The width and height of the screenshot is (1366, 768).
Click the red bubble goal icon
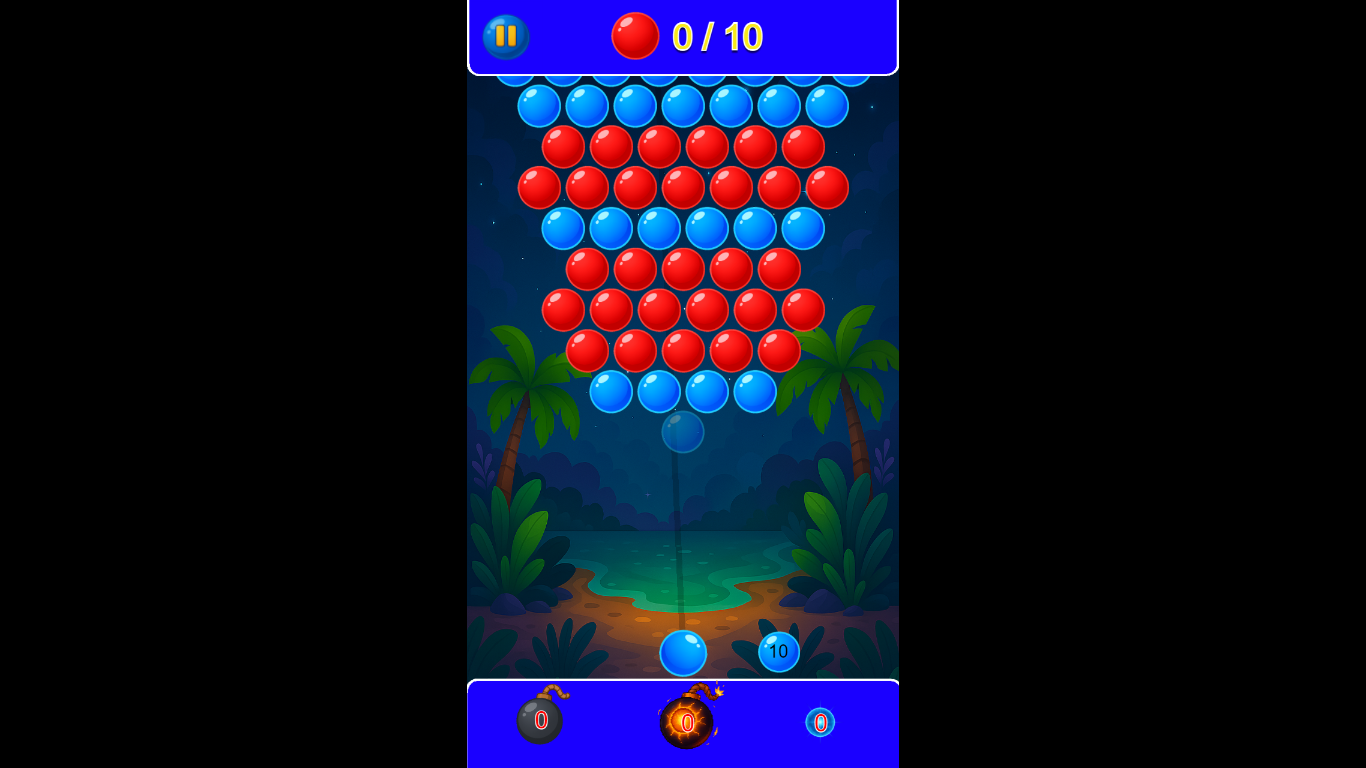click(x=635, y=36)
